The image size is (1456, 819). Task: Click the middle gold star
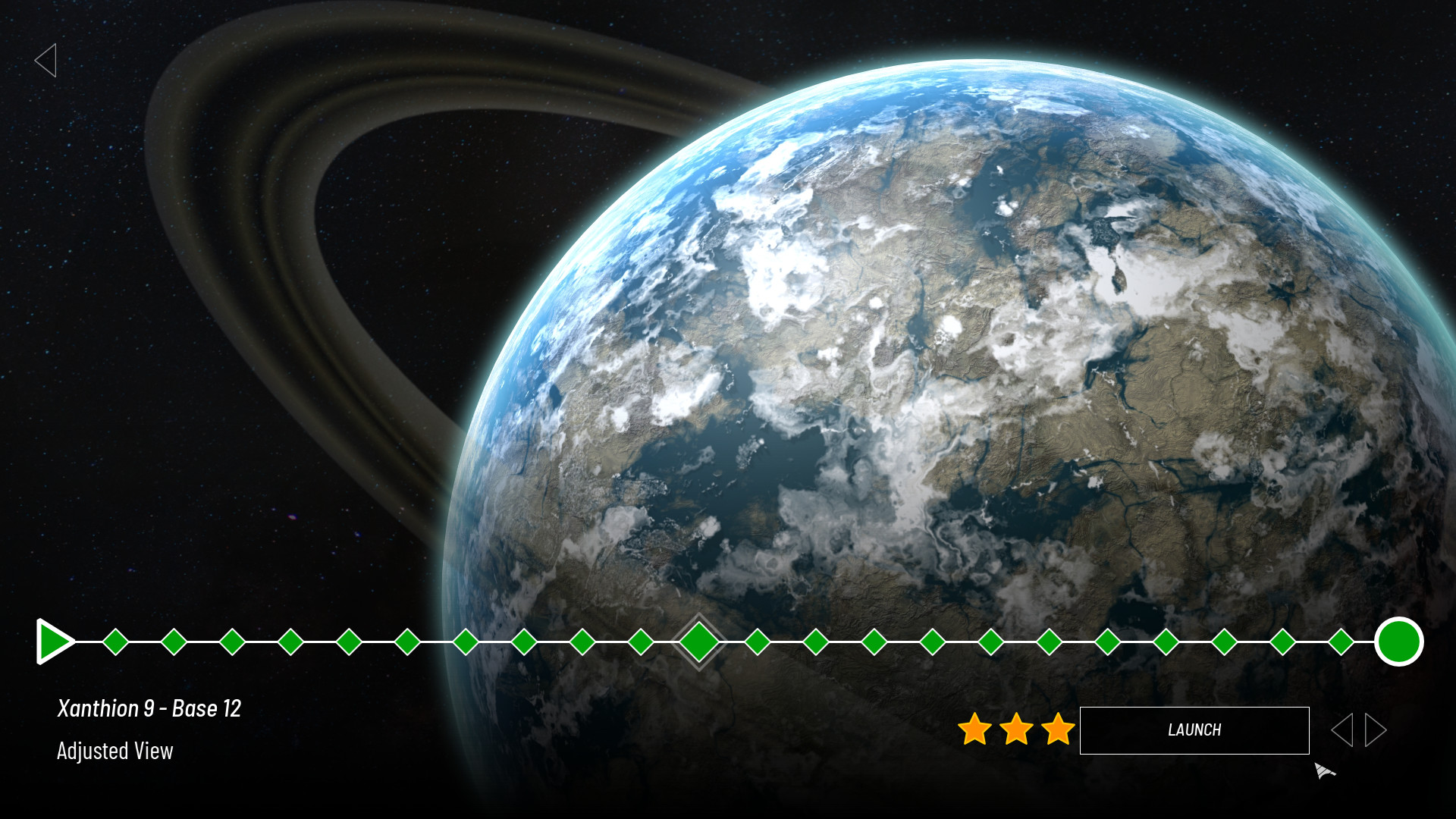tap(1015, 730)
